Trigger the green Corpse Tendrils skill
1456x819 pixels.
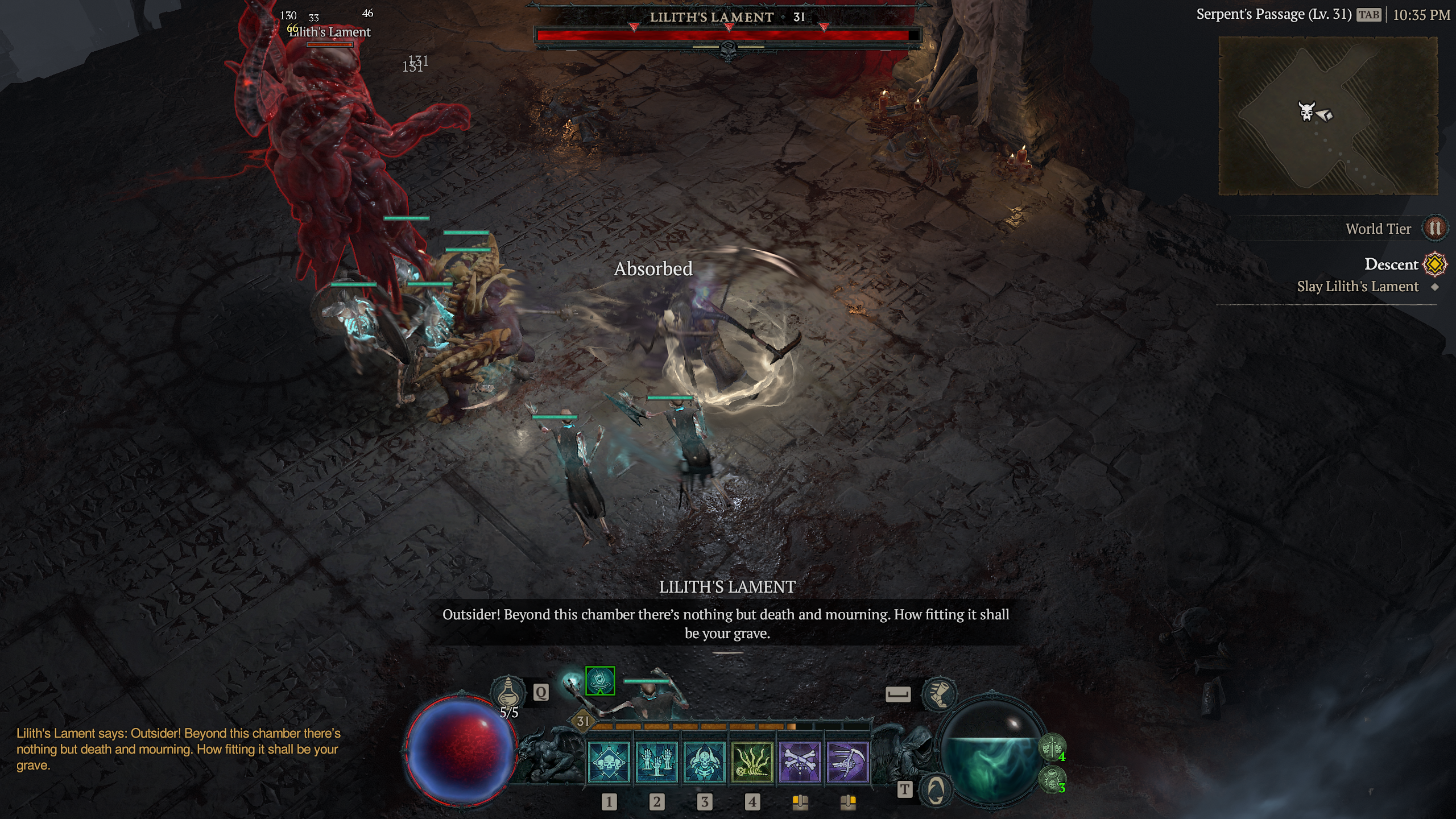click(x=752, y=762)
